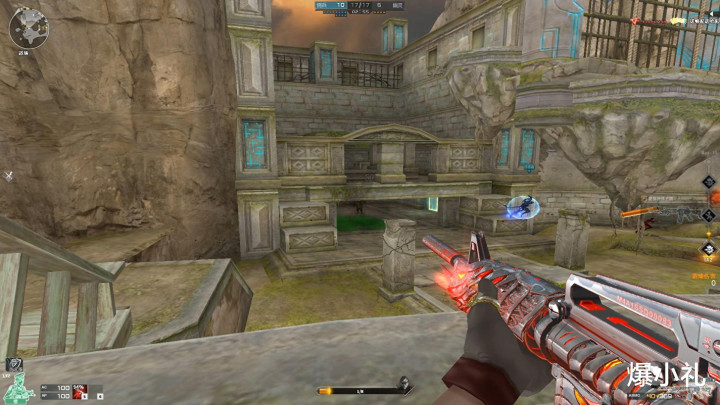The height and width of the screenshot is (405, 720).
Task: Open the circular minimap radar
Action: point(28,27)
